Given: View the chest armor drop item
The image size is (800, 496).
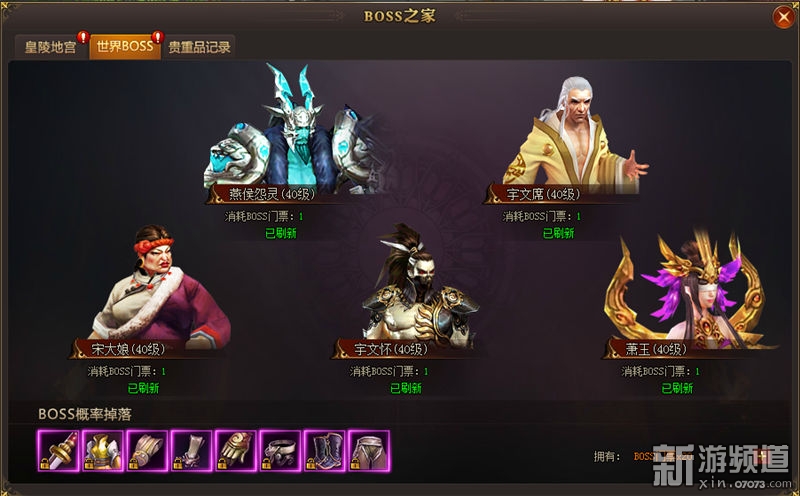Looking at the screenshot, I should (100, 451).
